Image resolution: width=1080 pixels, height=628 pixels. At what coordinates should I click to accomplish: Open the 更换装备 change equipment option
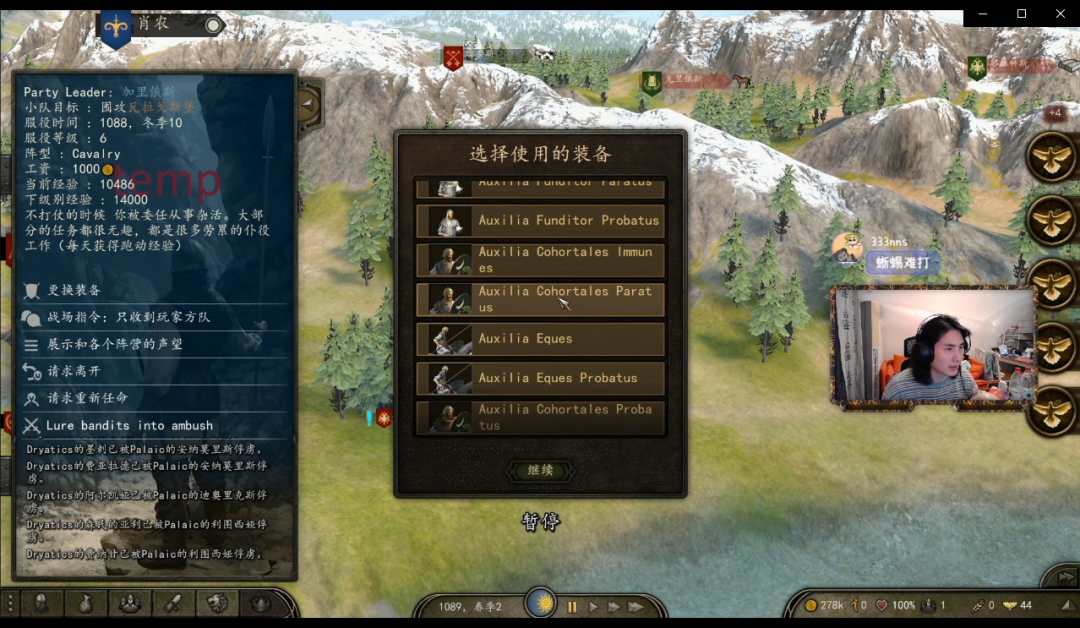[x=74, y=290]
